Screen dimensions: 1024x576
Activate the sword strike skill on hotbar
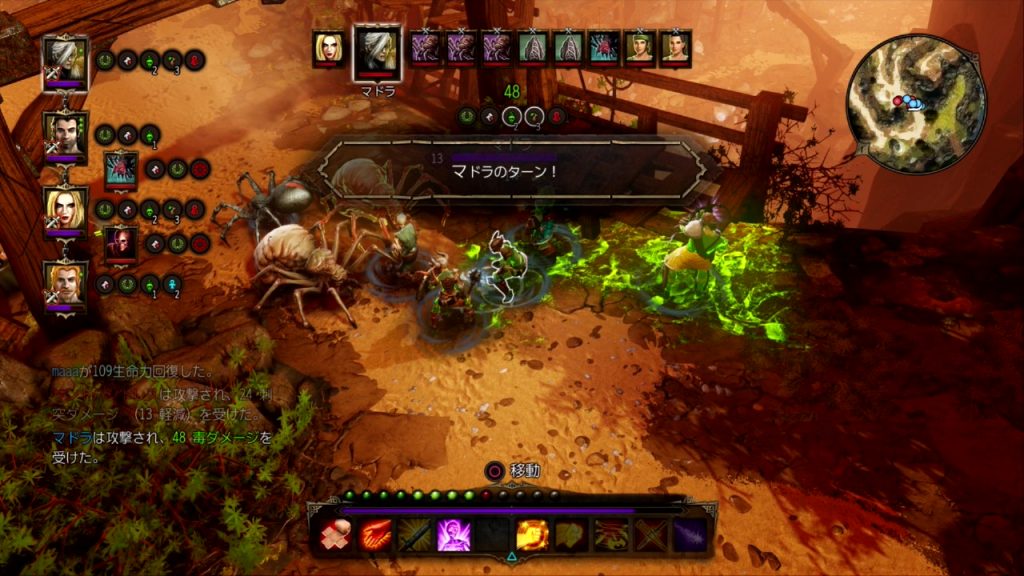point(414,536)
